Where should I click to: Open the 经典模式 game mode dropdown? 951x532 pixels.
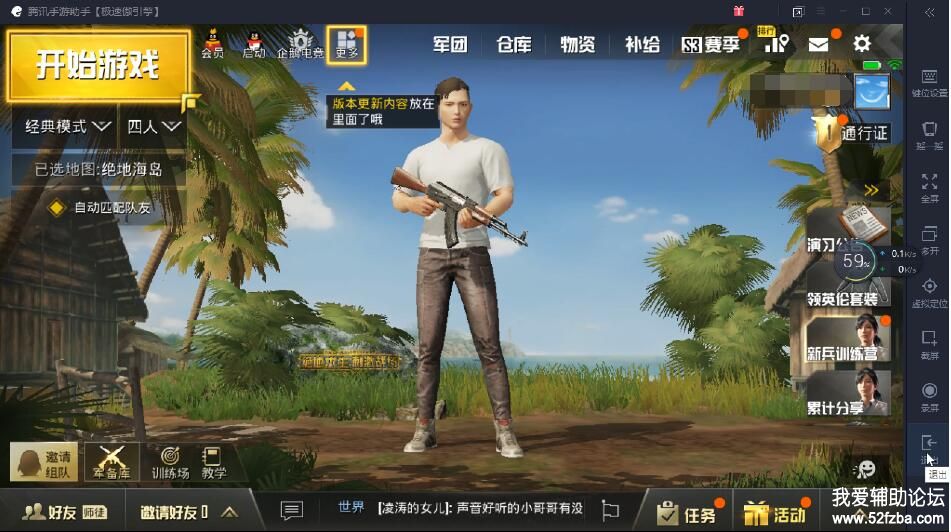tap(67, 127)
